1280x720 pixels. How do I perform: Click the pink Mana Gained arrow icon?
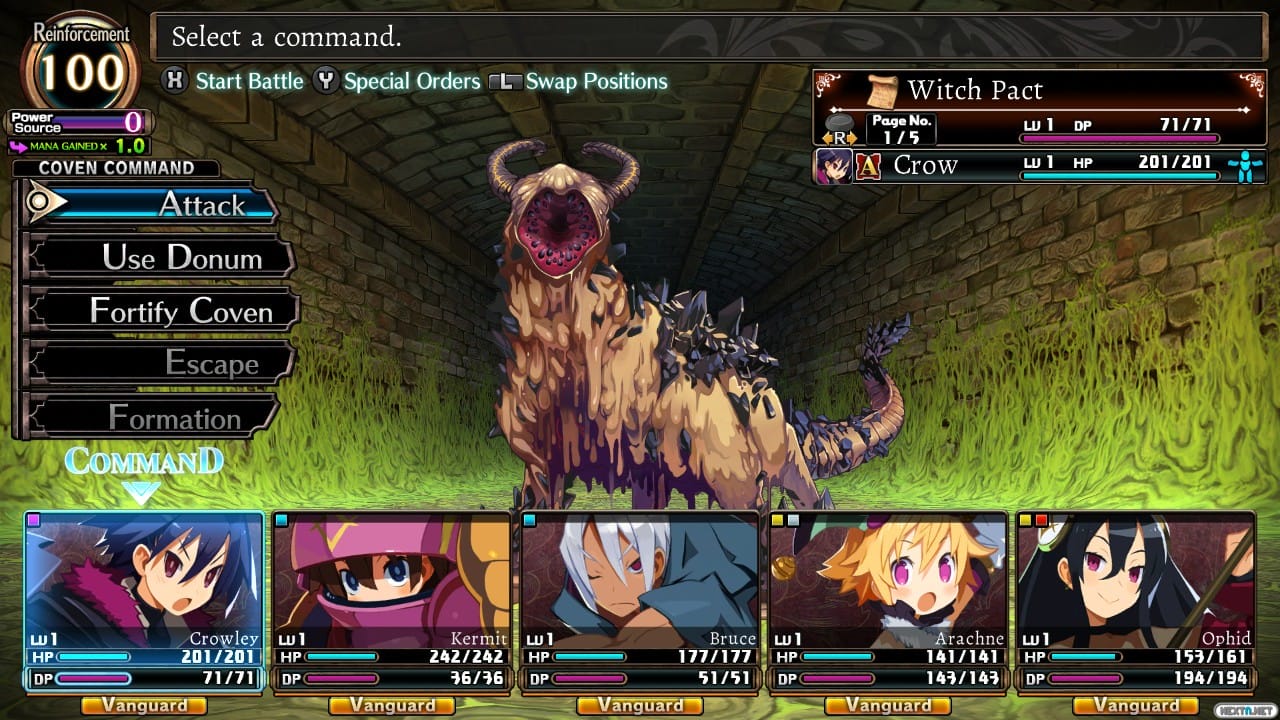[17, 147]
